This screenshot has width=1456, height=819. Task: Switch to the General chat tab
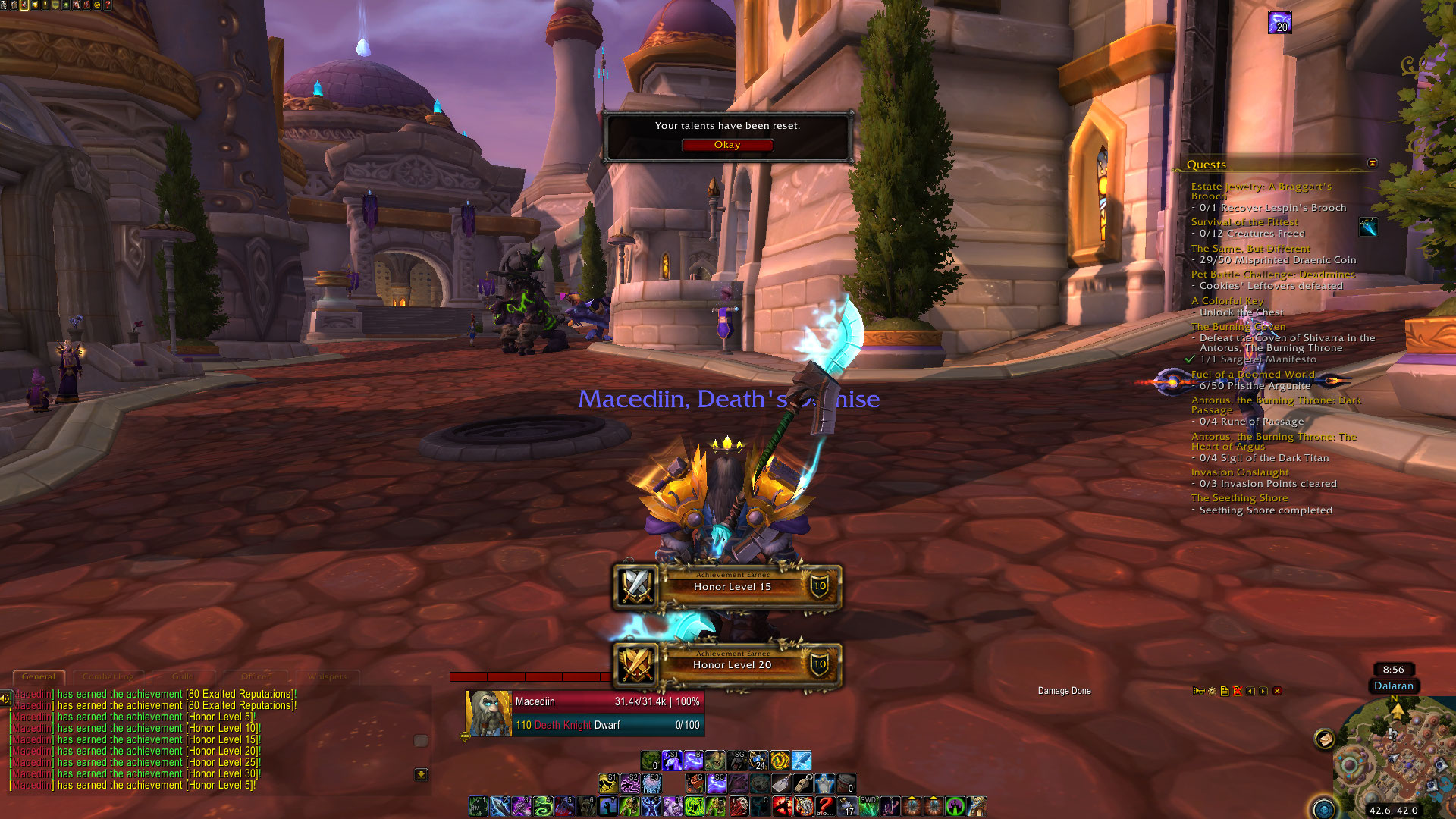click(39, 676)
